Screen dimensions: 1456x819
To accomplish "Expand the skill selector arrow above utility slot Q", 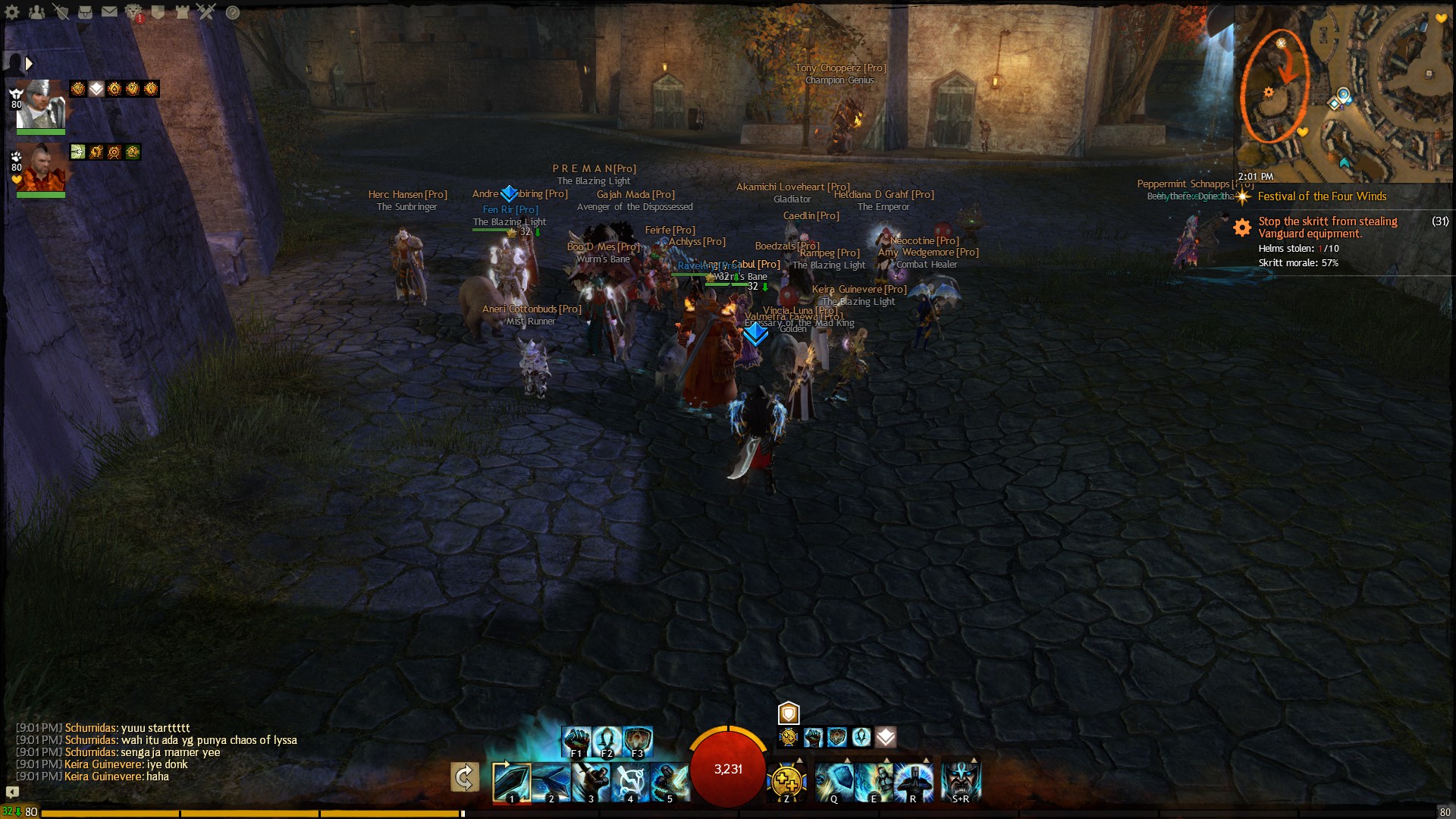I will [x=848, y=759].
